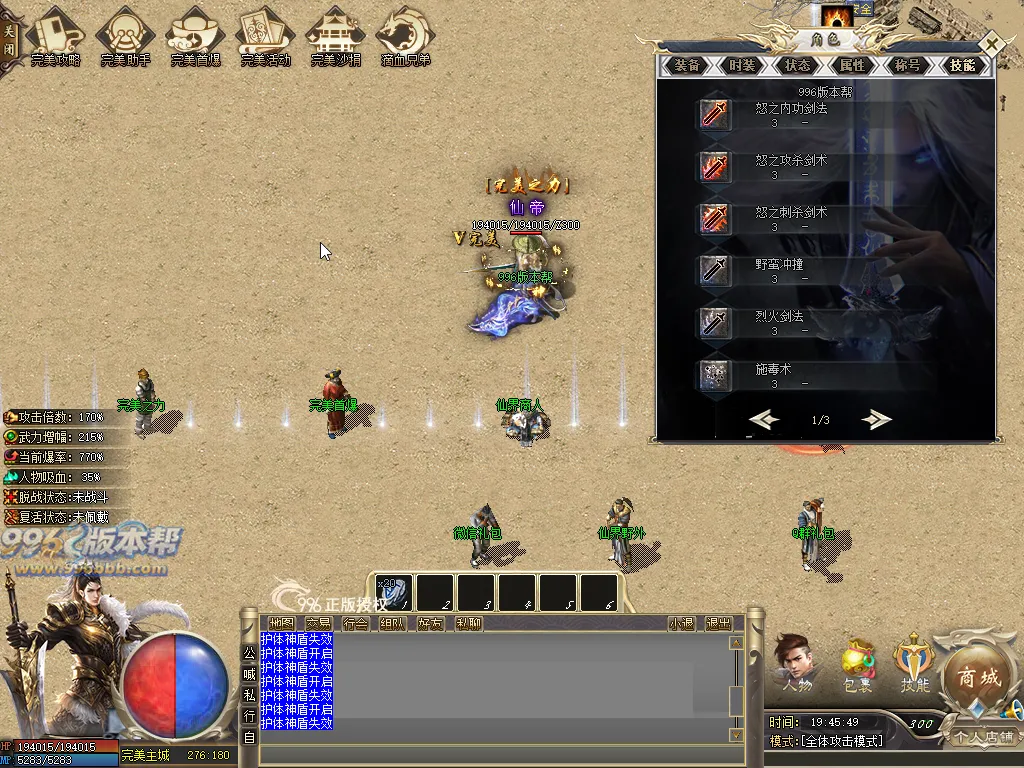Collapse the top menu with 关闭 tab

(x=9, y=40)
